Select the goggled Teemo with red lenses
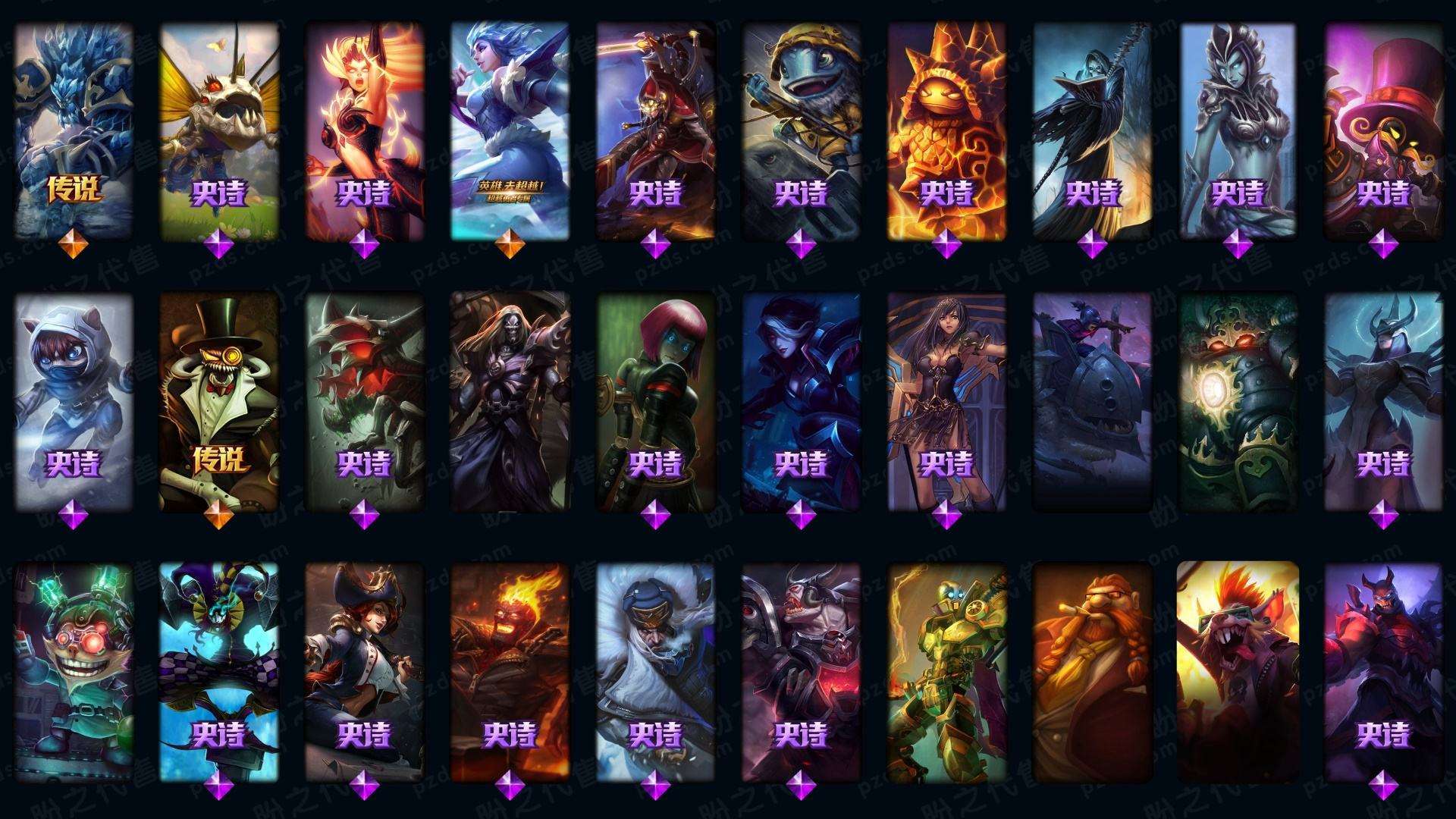Viewport: 1456px width, 819px height. tap(74, 672)
